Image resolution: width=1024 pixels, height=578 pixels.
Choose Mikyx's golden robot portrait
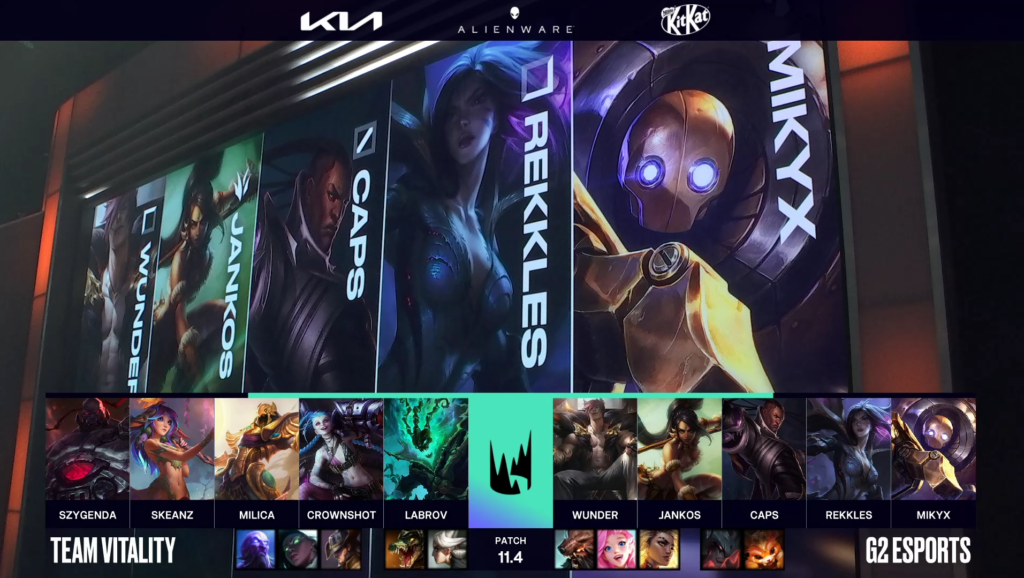click(934, 449)
